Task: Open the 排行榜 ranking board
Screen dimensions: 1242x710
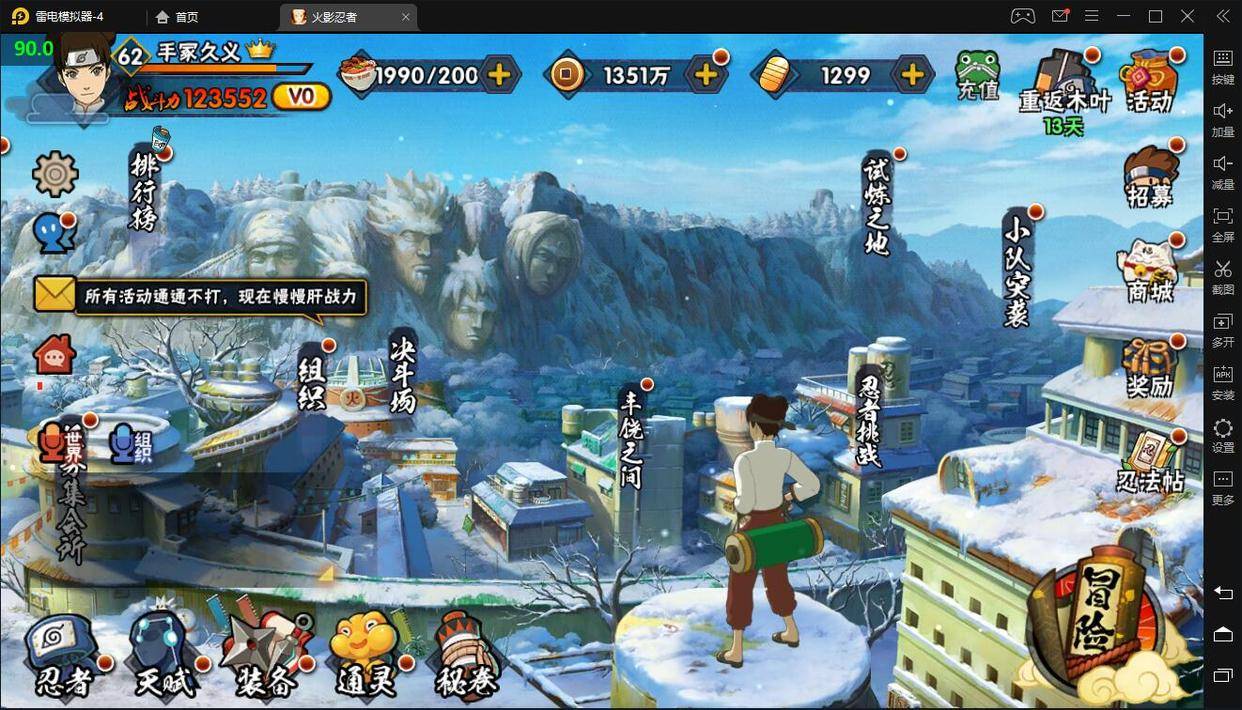Action: click(x=145, y=190)
